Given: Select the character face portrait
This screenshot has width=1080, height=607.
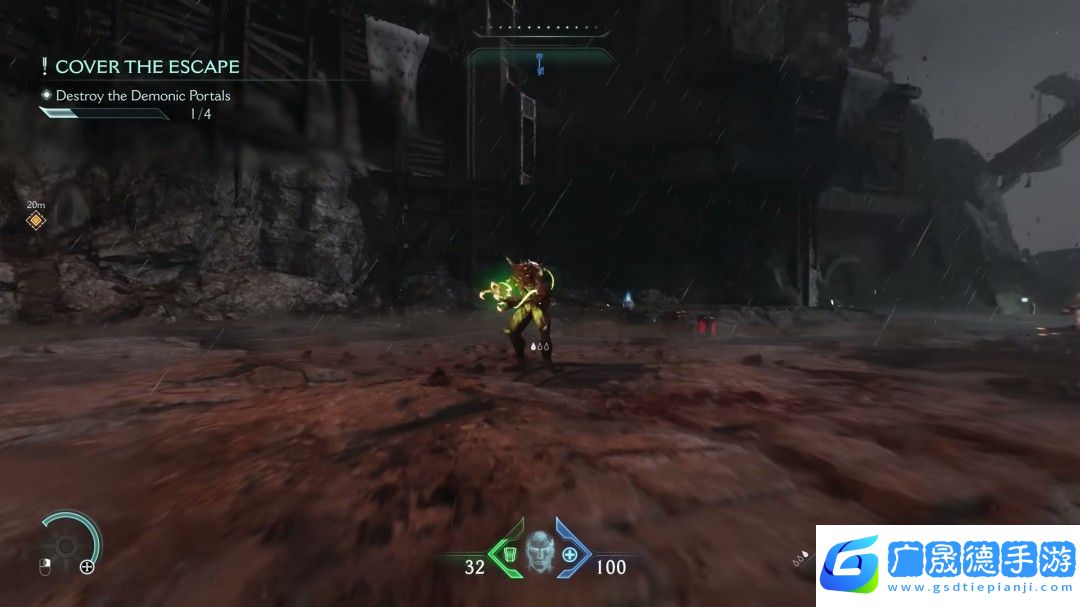Looking at the screenshot, I should pyautogui.click(x=540, y=554).
